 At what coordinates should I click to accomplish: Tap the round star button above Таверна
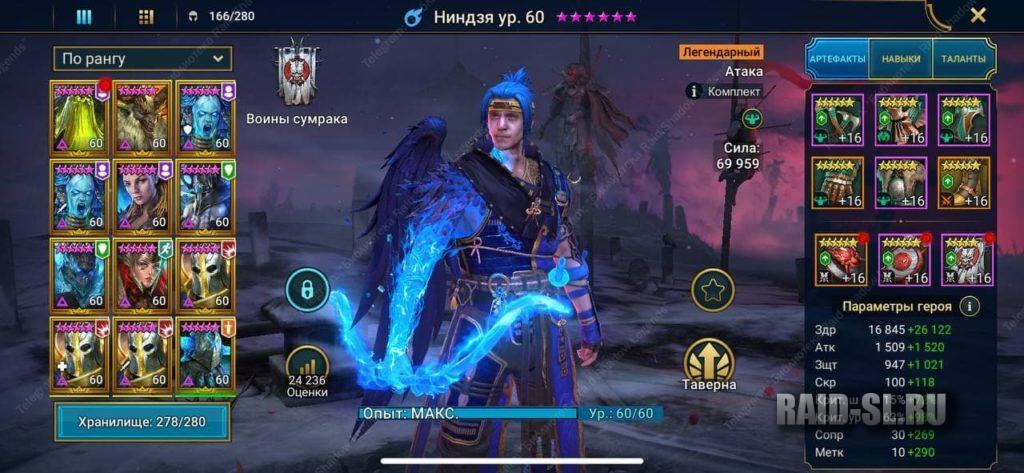712,290
